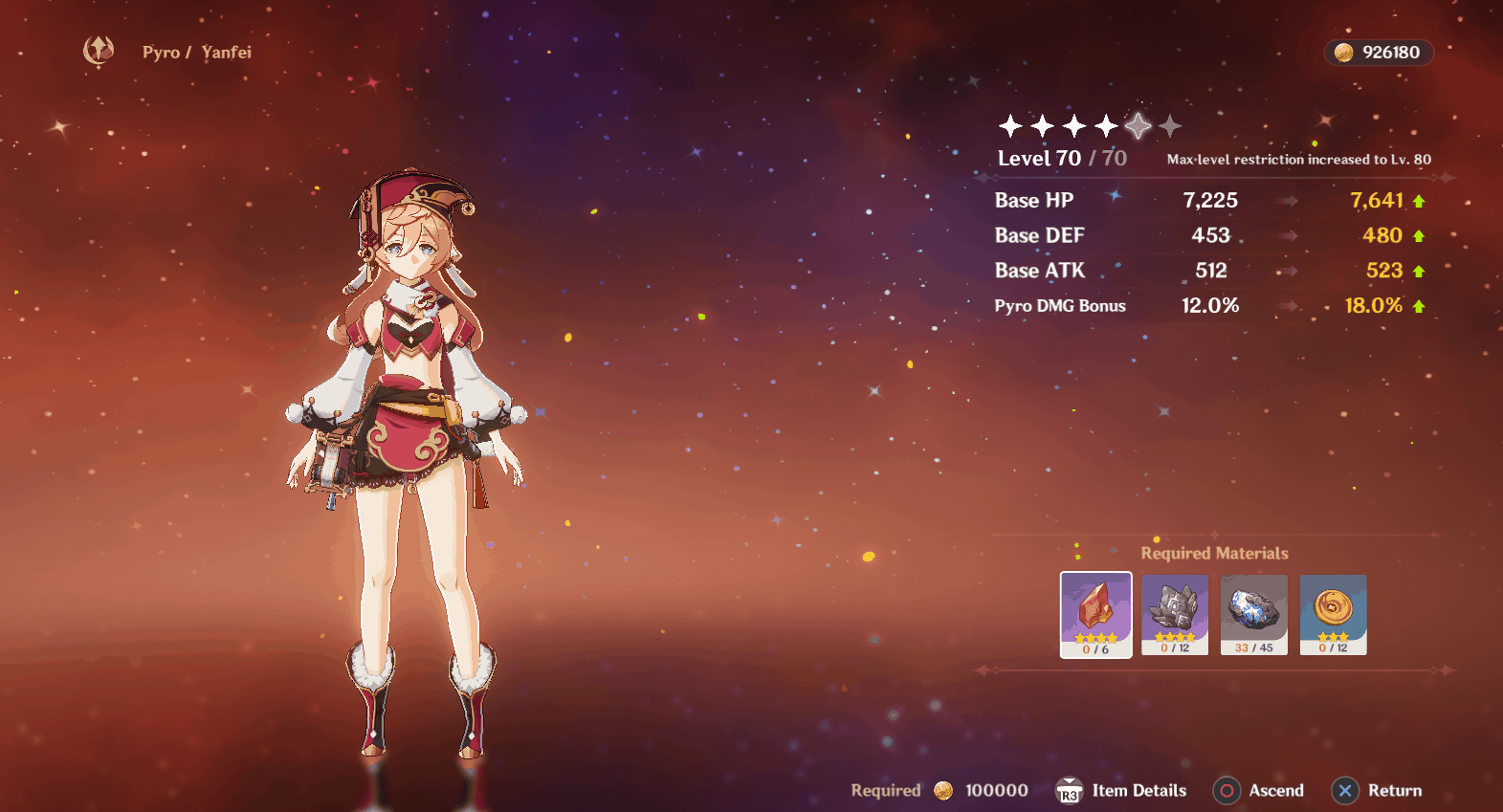Click the fifth unfilled ascension star
1503x812 pixels.
(1137, 124)
